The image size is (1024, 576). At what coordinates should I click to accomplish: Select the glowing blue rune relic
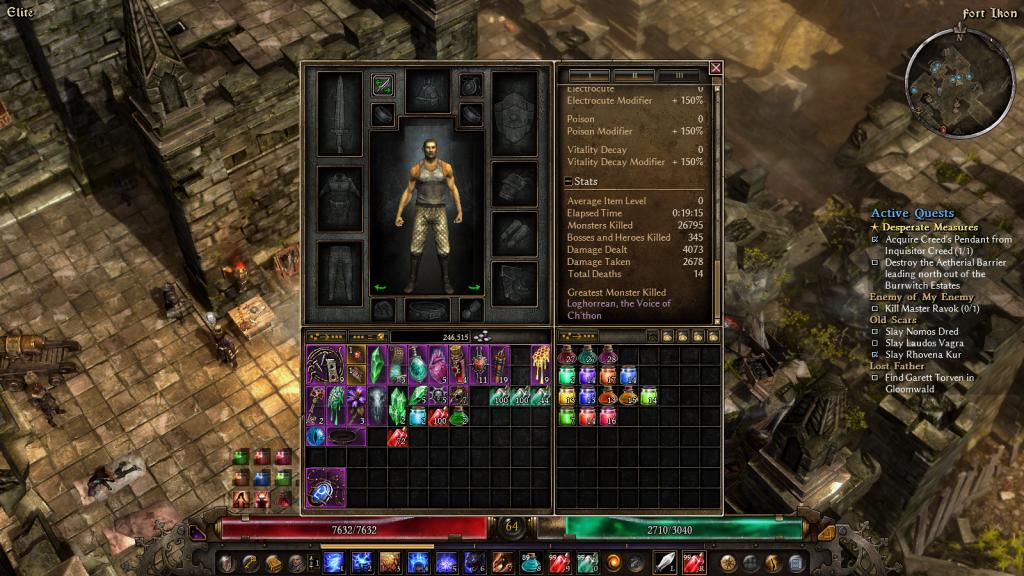[326, 487]
